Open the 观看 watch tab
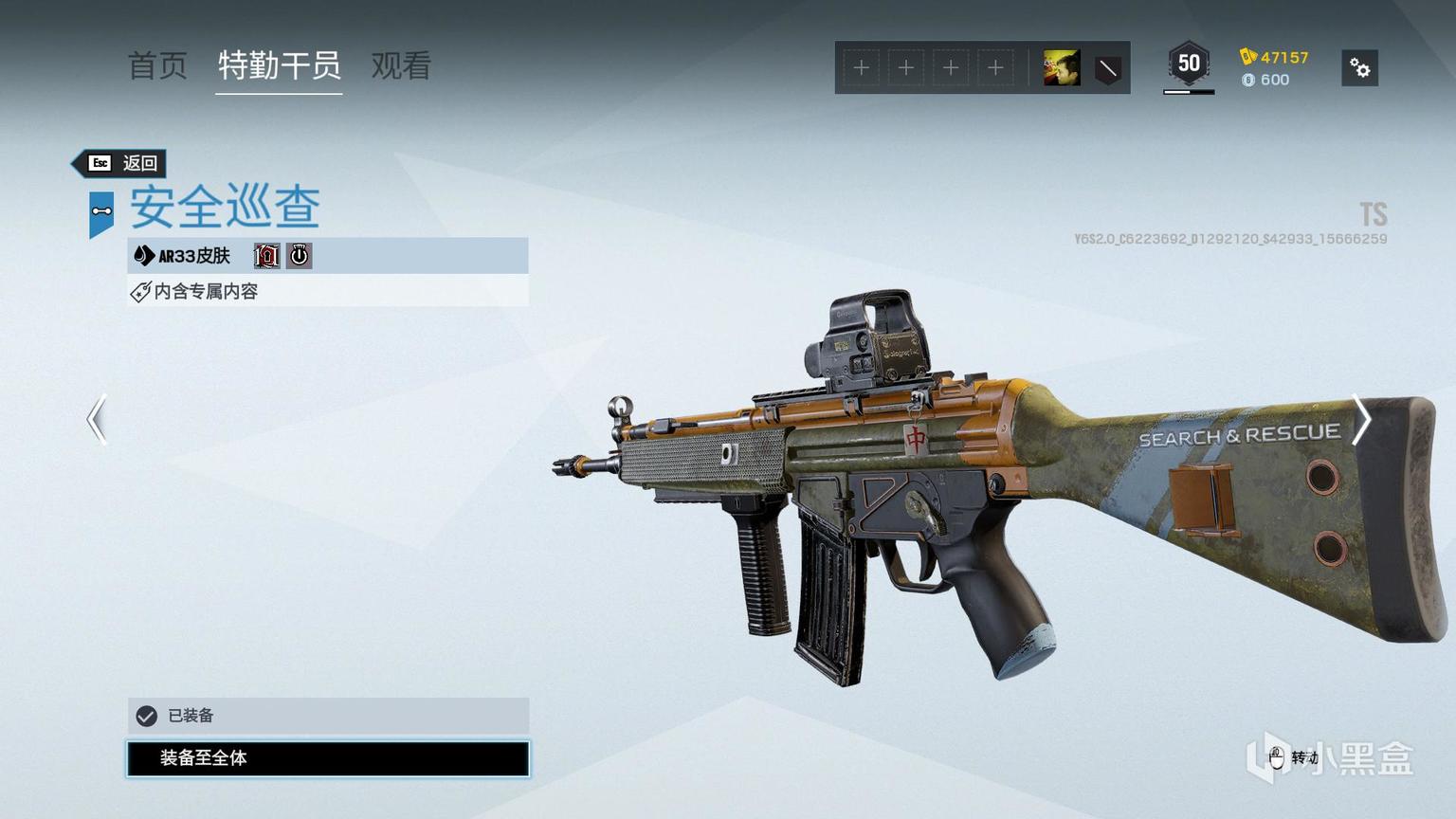 (401, 65)
